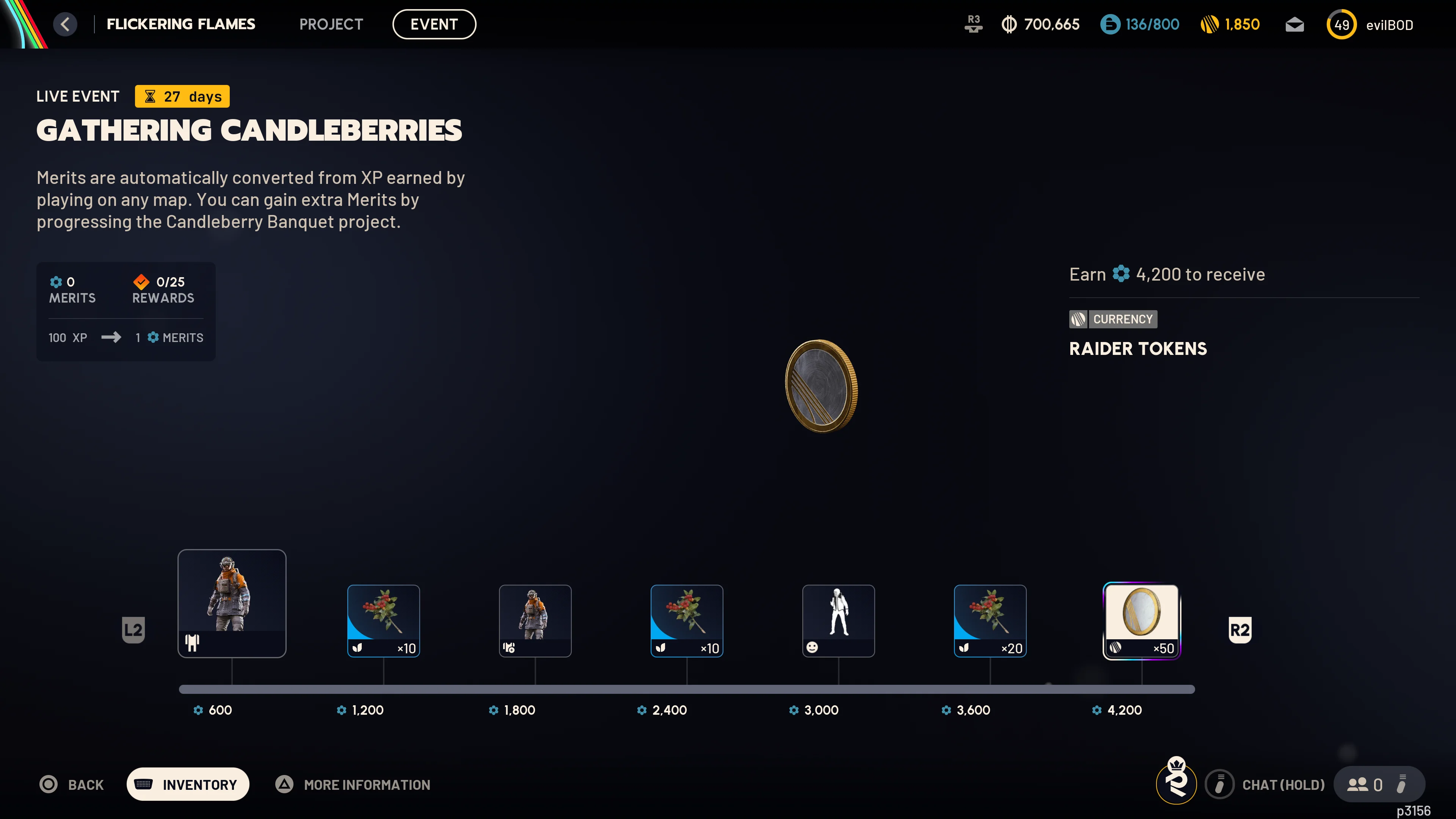Select the 4,200 Merit Raider Tokens reward thumbnail
Image resolution: width=1456 pixels, height=819 pixels.
(x=1141, y=621)
